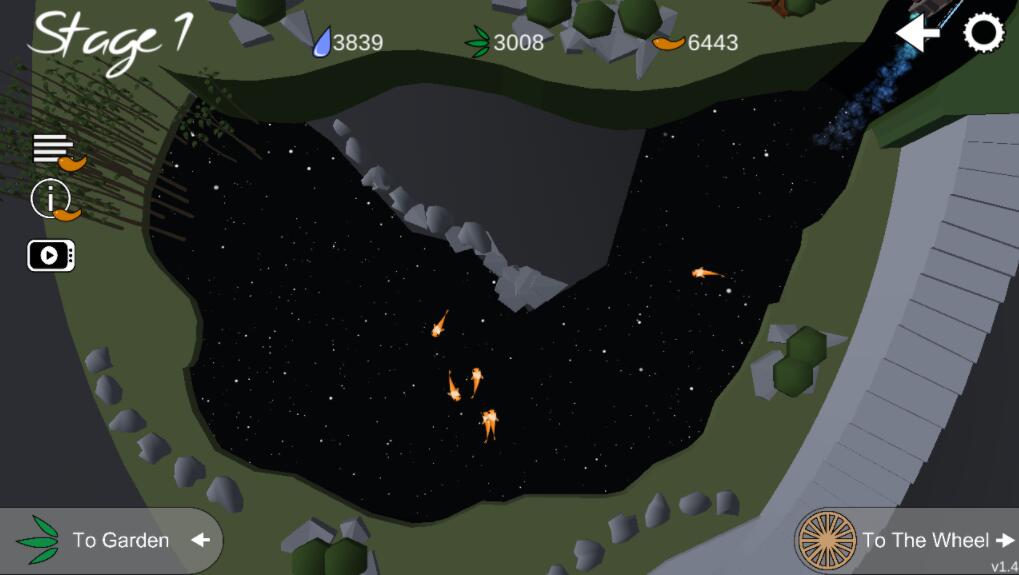Viewport: 1019px width, 575px height.
Task: Show the koi info icon
Action: point(53,200)
